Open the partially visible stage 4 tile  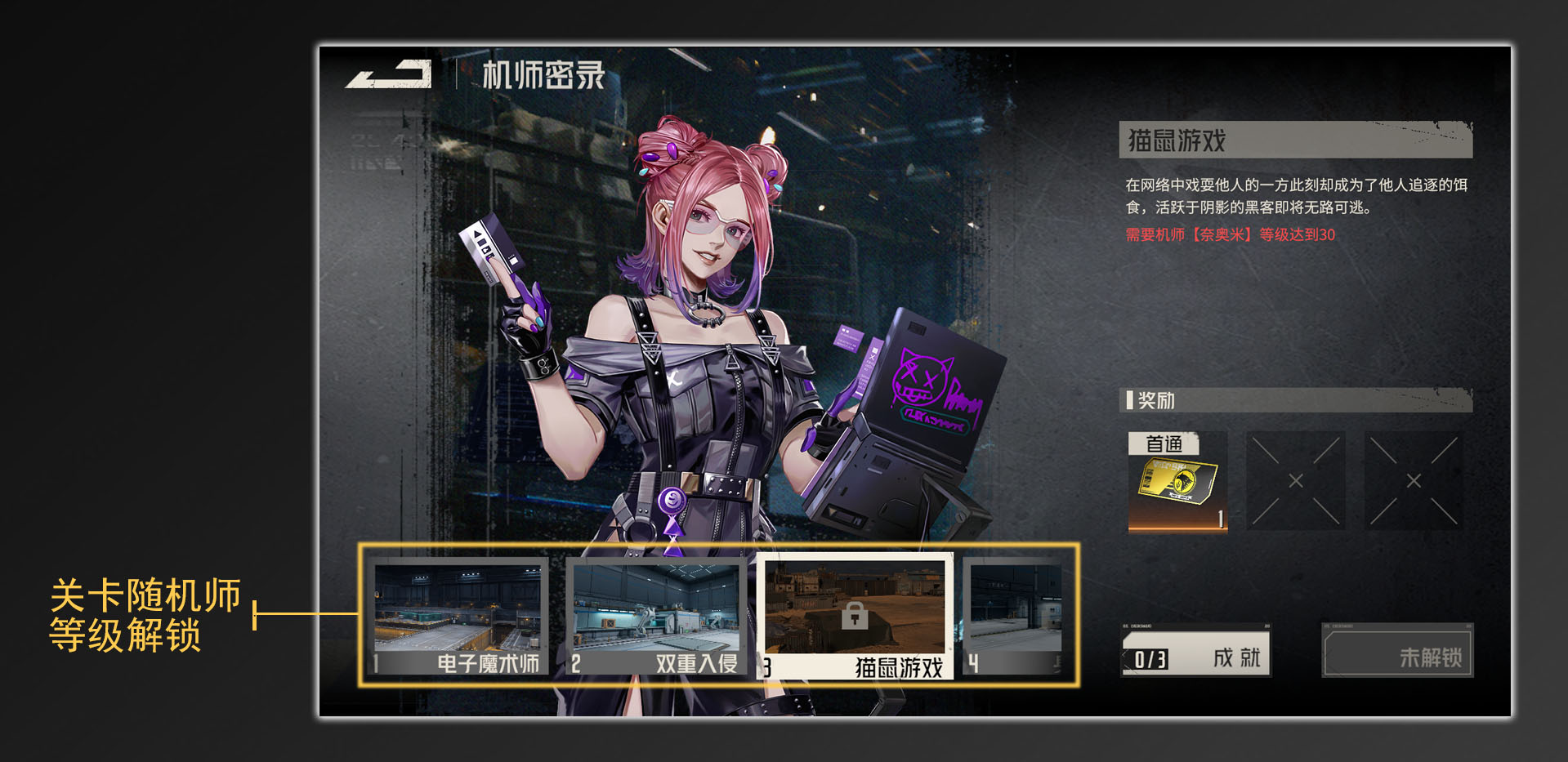tap(1015, 617)
